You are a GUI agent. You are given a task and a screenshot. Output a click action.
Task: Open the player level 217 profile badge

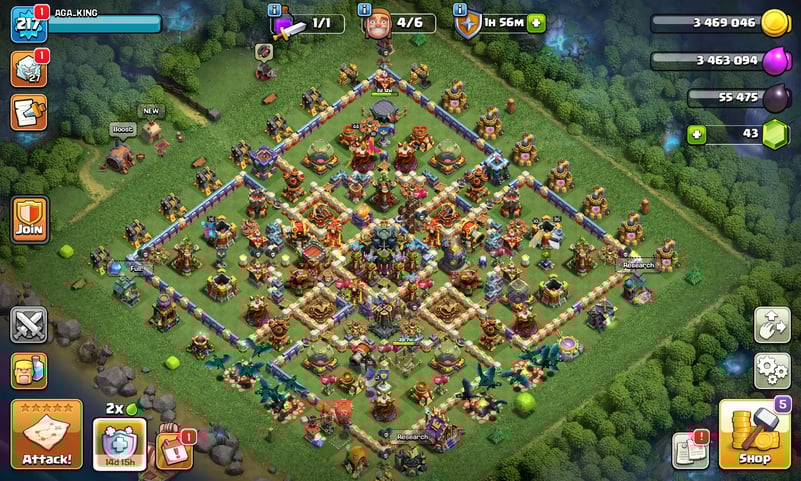(28, 24)
